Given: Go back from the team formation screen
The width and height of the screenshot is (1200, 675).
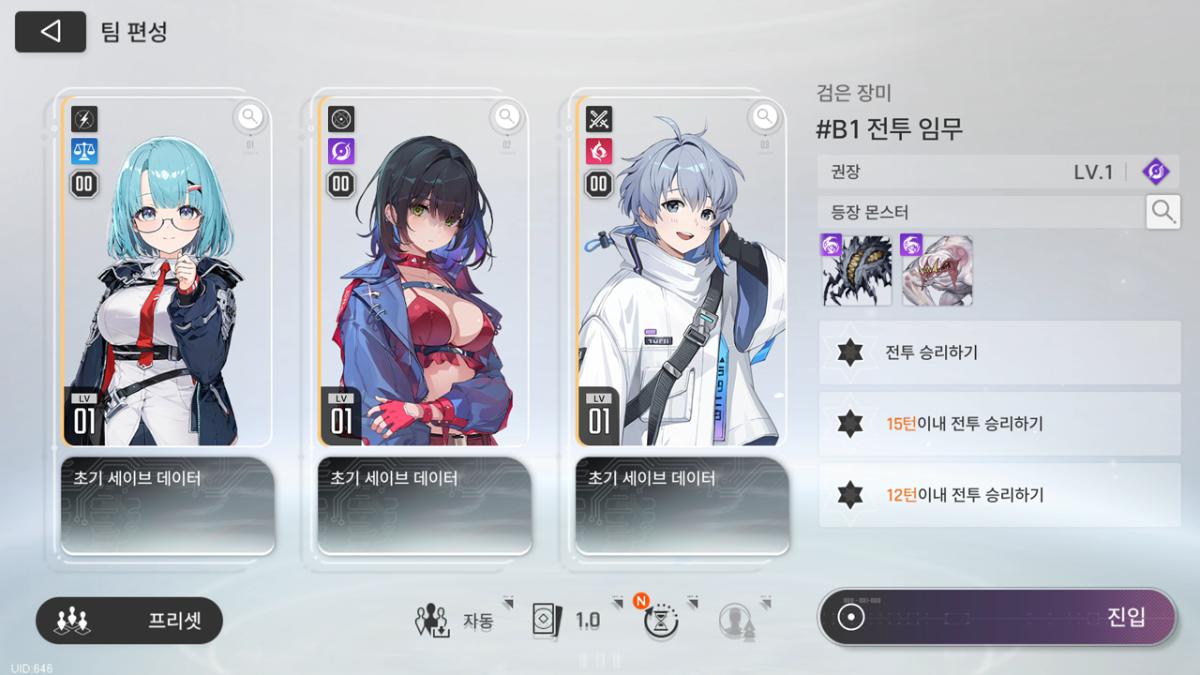Looking at the screenshot, I should (50, 32).
